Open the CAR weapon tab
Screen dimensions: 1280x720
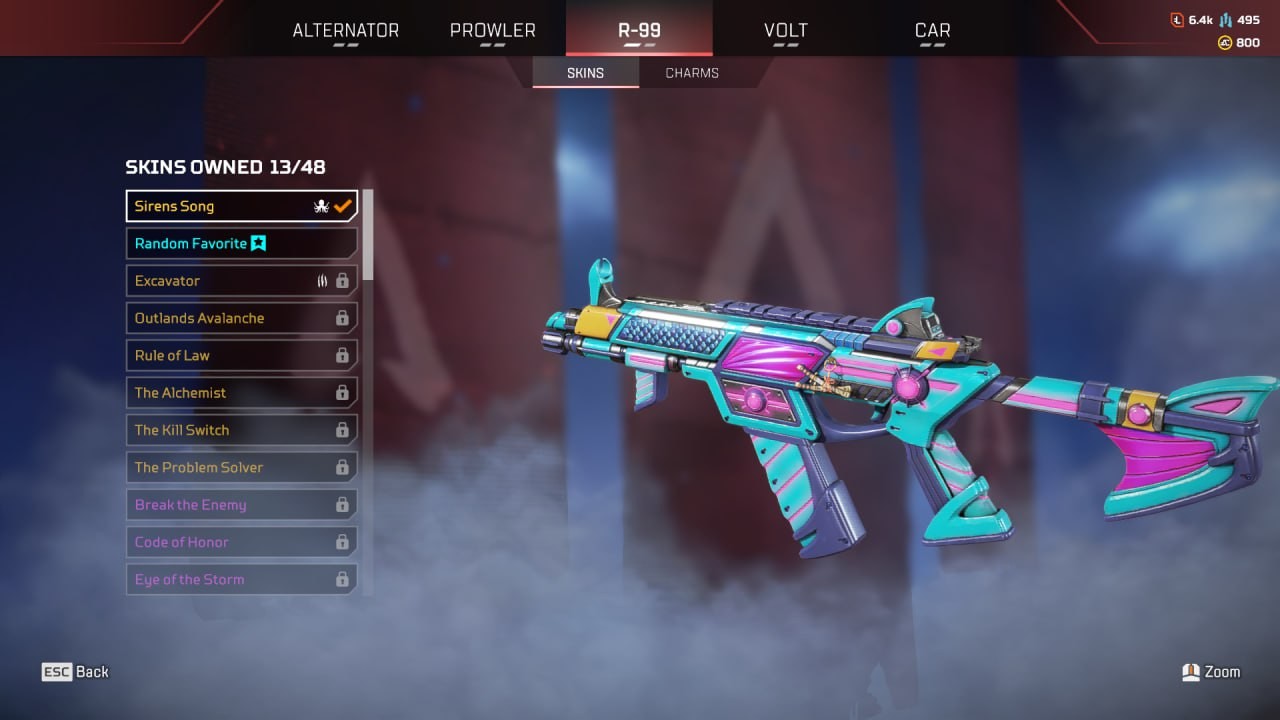tap(932, 30)
